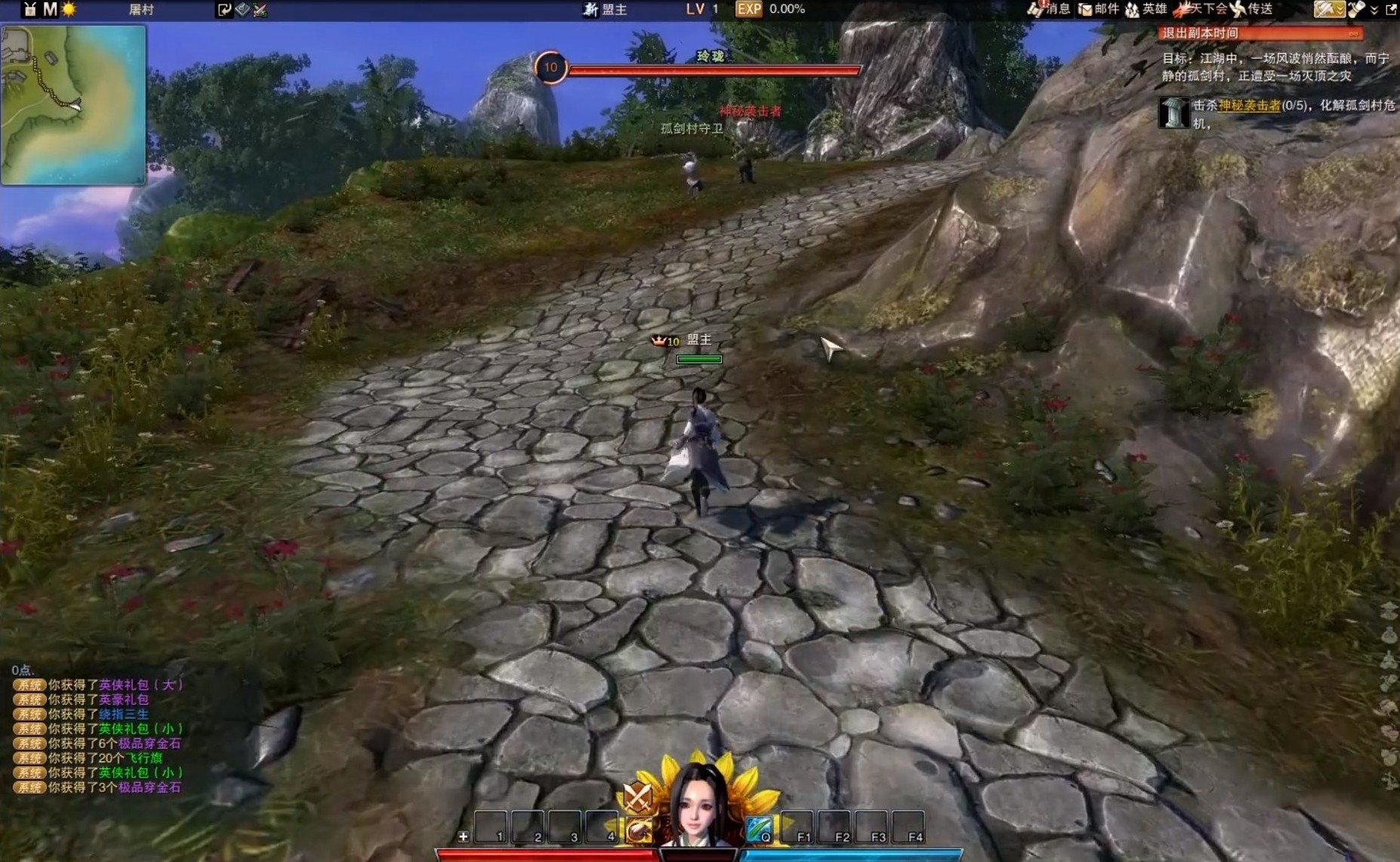Select the player character portrait
Image resolution: width=1400 pixels, height=862 pixels.
[699, 805]
